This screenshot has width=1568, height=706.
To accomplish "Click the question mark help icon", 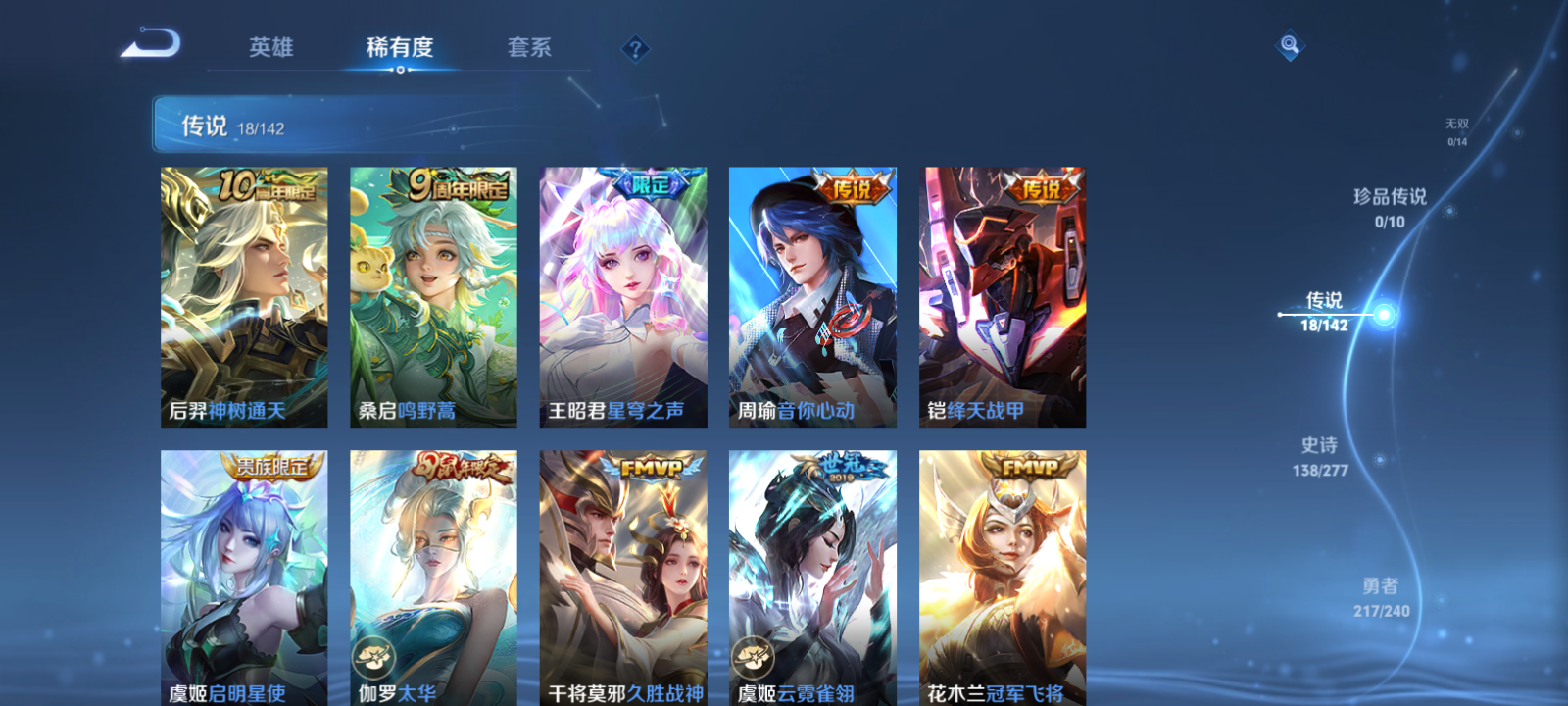I will tap(636, 46).
